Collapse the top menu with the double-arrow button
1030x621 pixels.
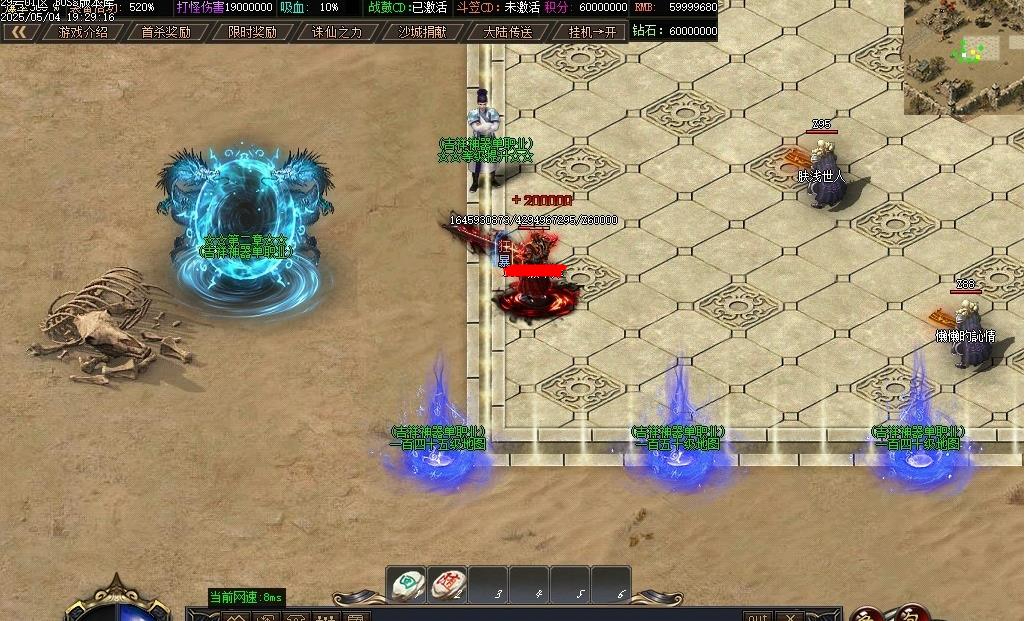tap(18, 32)
